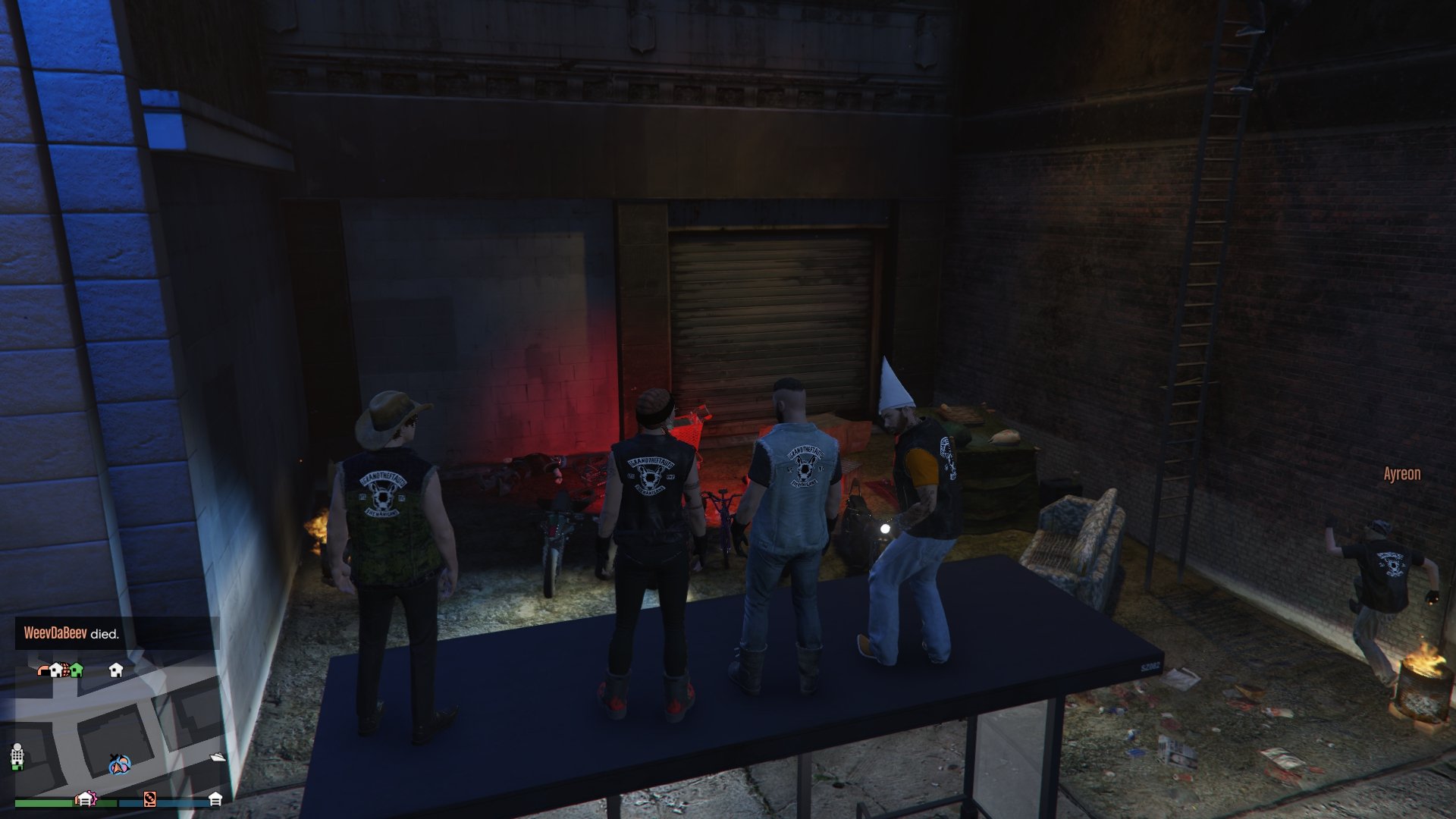This screenshot has width=1456, height=819.
Task: Select the Ayreon player name tag
Action: tap(1401, 474)
